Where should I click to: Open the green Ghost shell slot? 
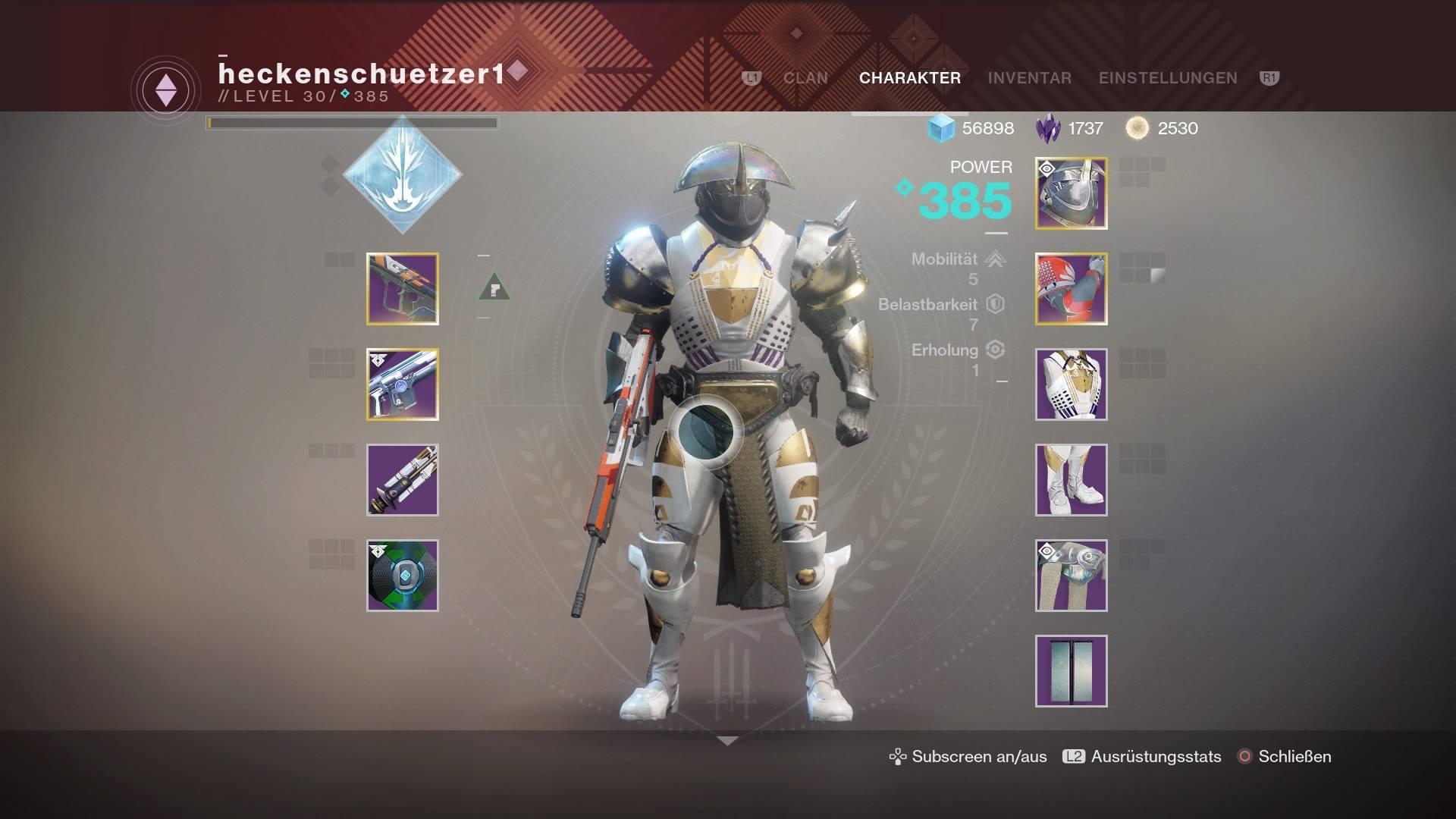(x=403, y=576)
